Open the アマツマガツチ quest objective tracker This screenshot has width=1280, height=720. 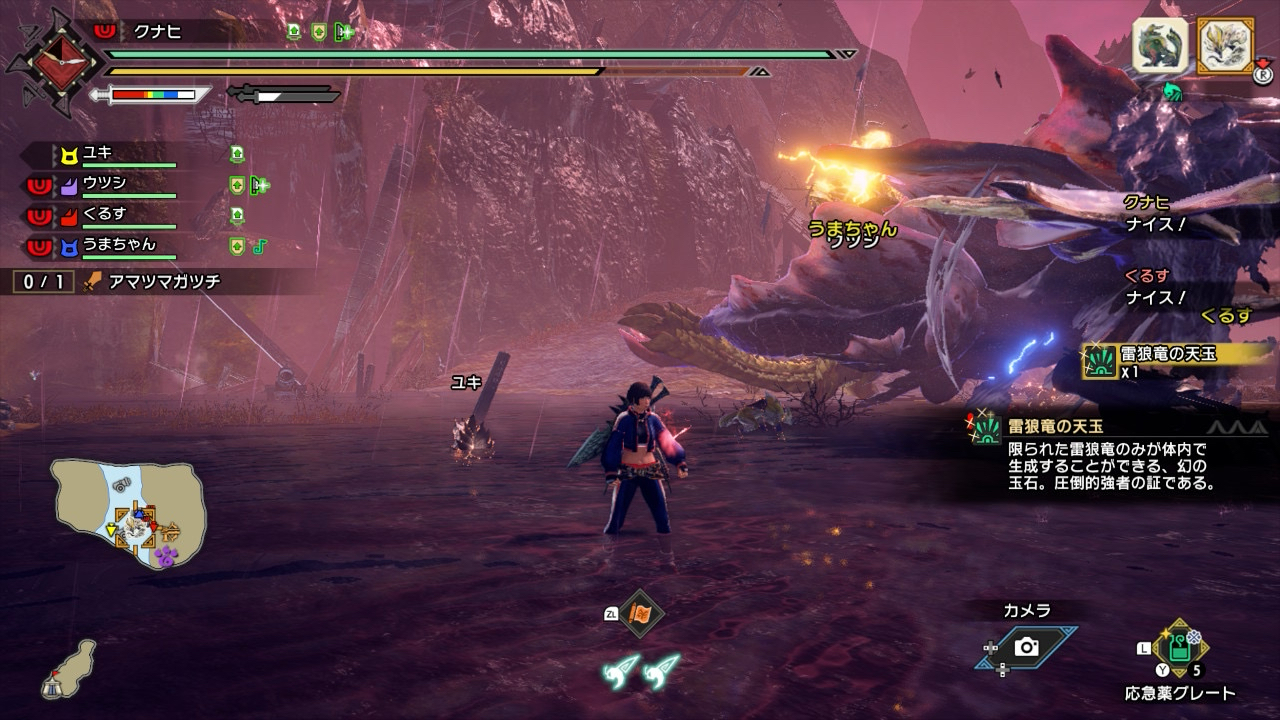tap(150, 282)
